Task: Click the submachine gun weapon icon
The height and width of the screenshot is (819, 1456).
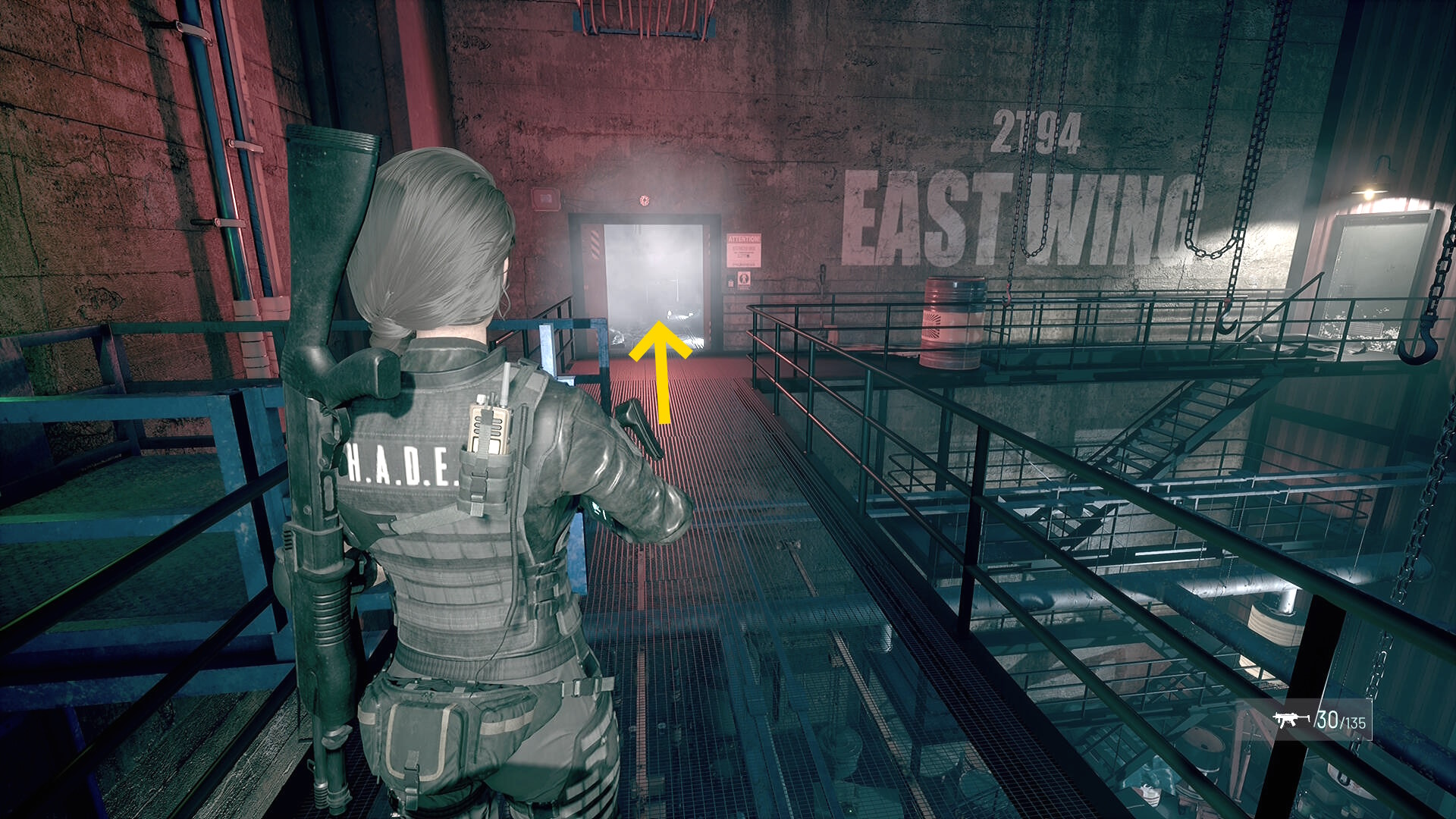Action: pos(1291,720)
